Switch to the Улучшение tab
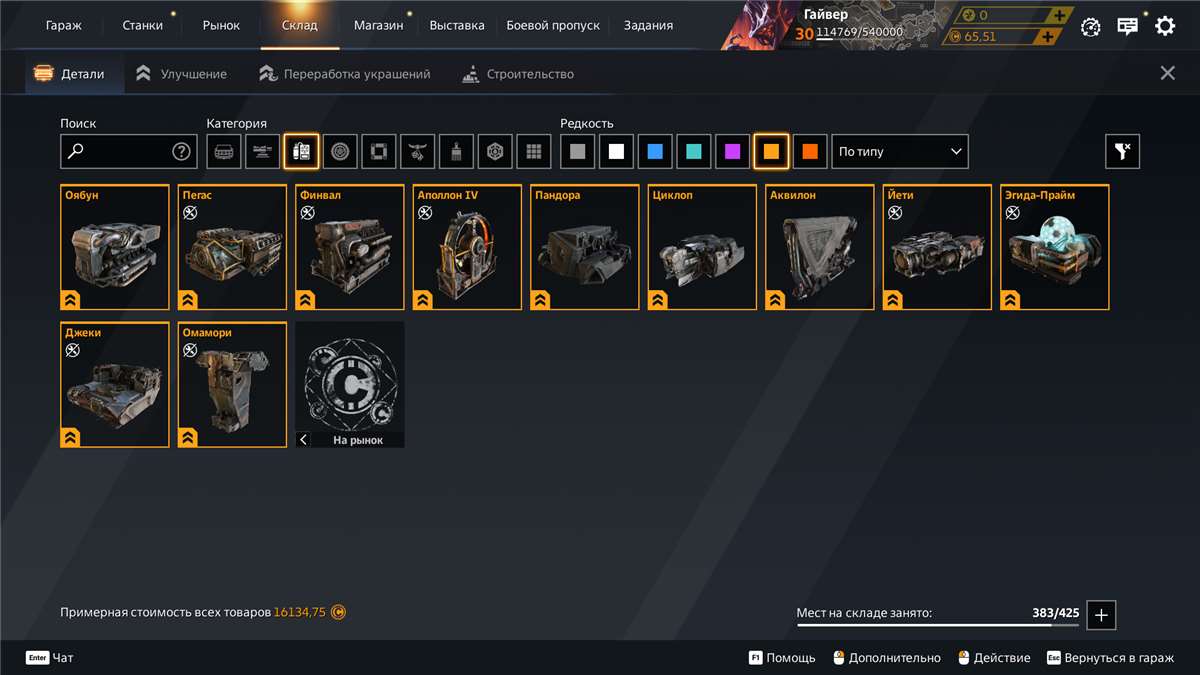The image size is (1200, 675). click(182, 74)
